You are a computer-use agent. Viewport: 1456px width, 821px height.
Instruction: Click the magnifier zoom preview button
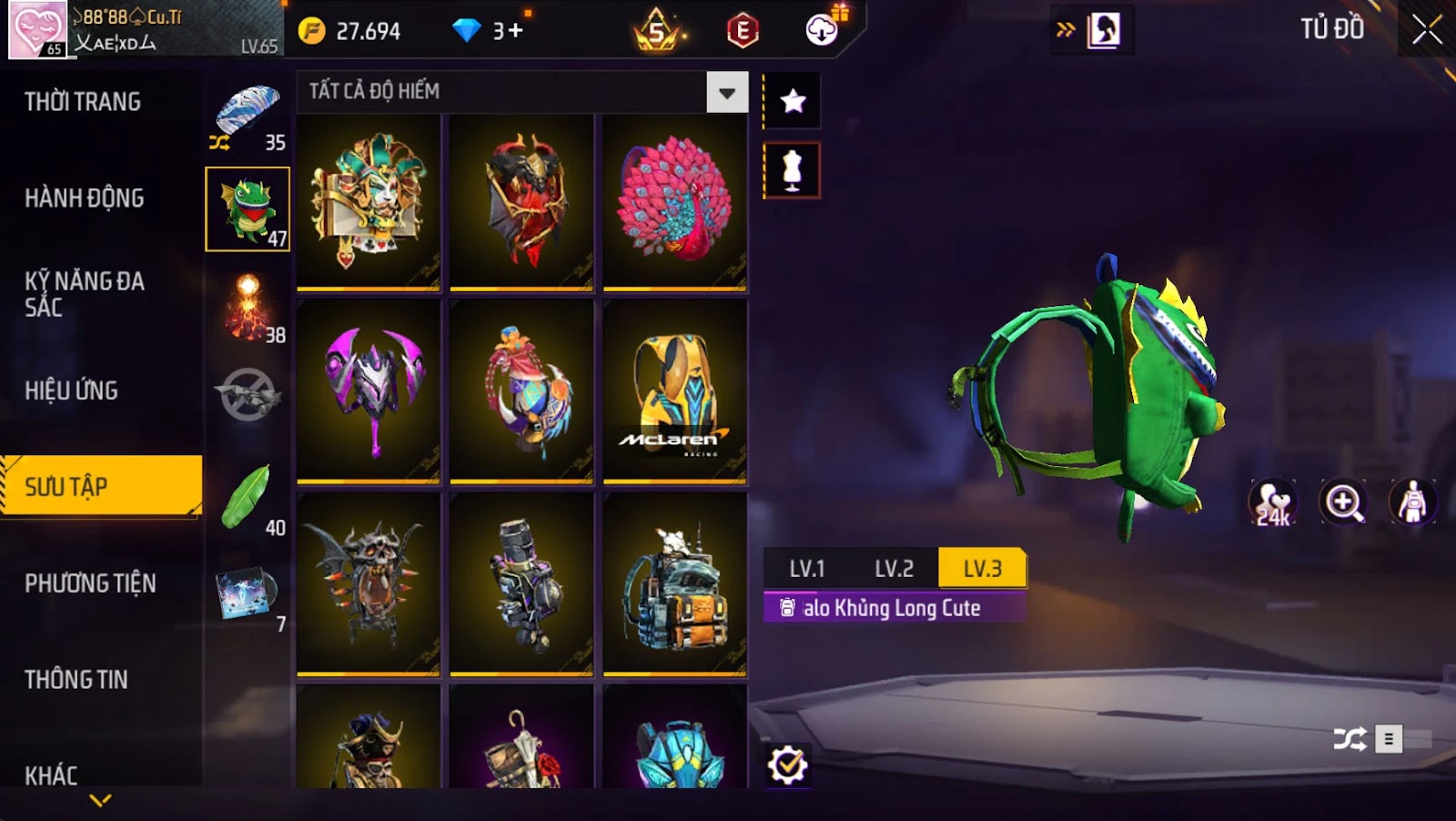pos(1343,502)
